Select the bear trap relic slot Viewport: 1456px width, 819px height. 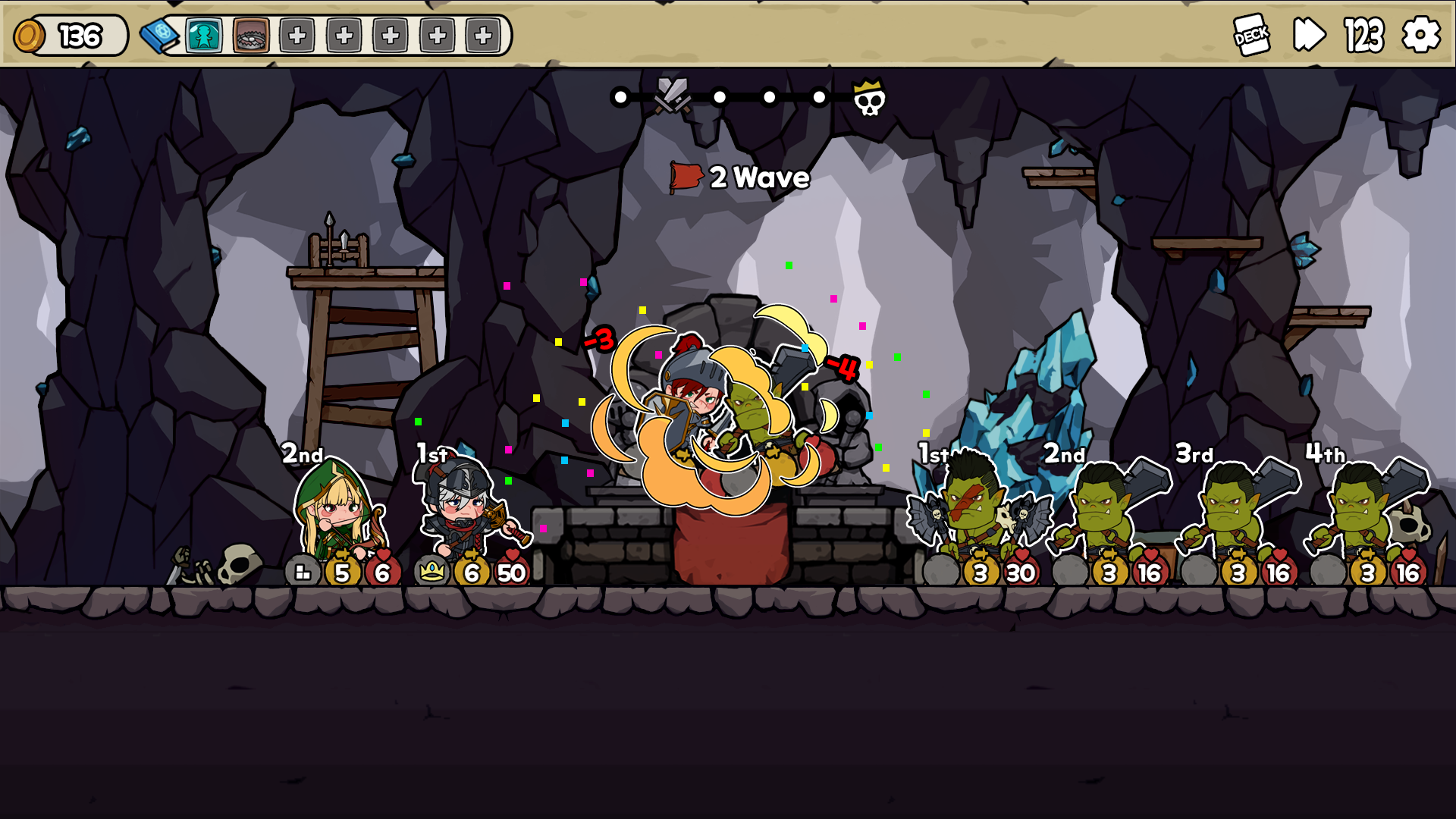tap(251, 36)
